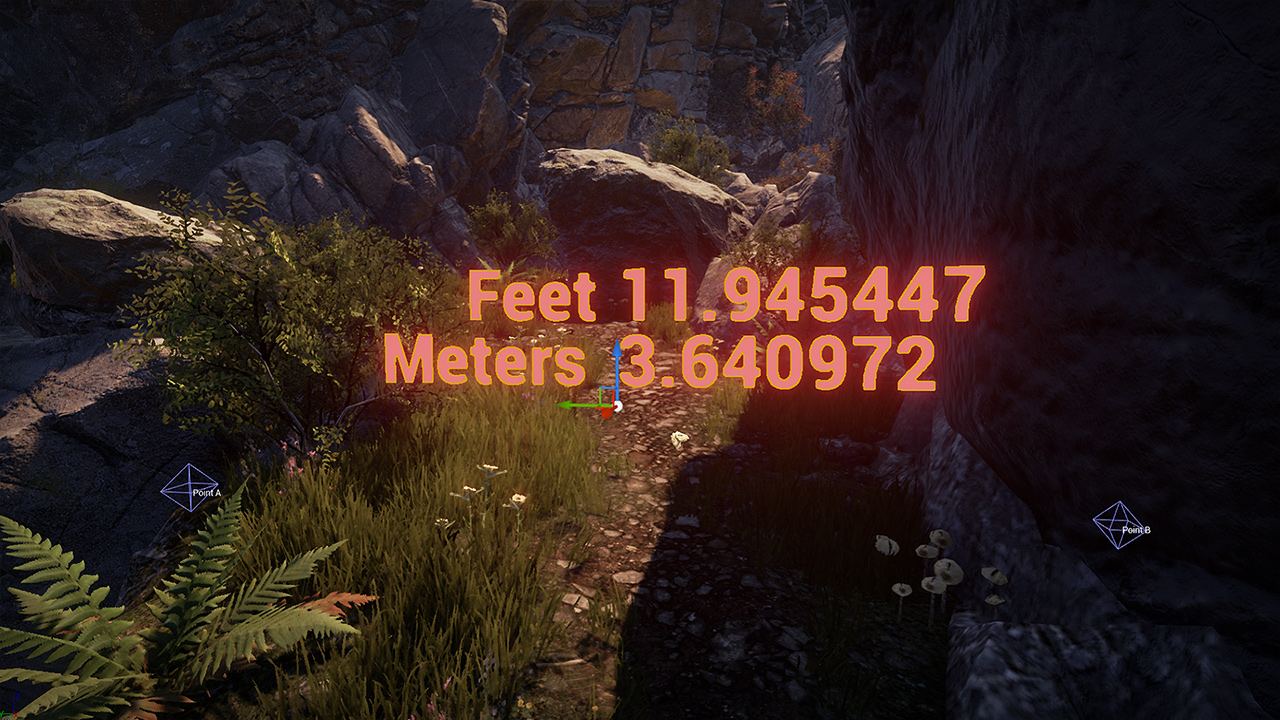
Task: Click the green arrow of the transform gizmo
Action: coord(574,405)
